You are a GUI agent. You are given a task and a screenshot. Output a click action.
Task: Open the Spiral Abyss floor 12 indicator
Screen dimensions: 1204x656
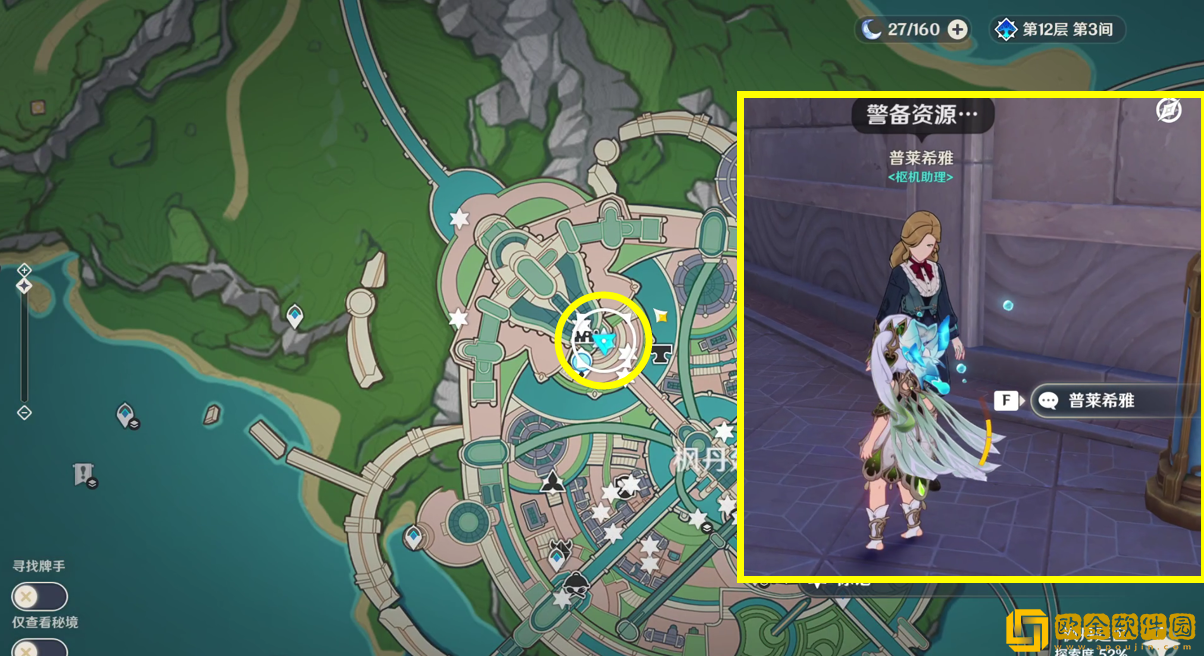[x=1058, y=29]
